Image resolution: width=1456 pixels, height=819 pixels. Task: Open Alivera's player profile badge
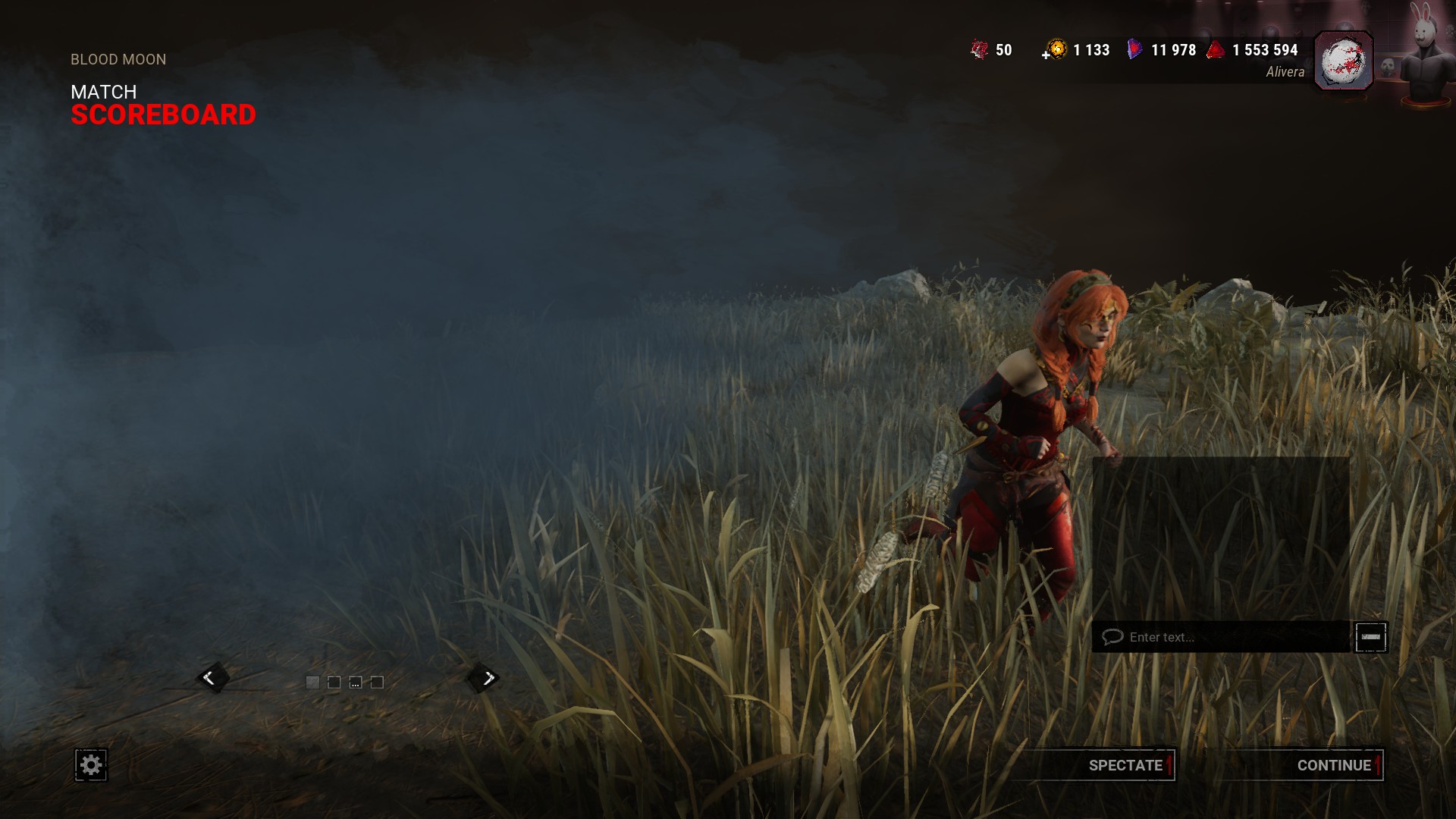[1343, 61]
